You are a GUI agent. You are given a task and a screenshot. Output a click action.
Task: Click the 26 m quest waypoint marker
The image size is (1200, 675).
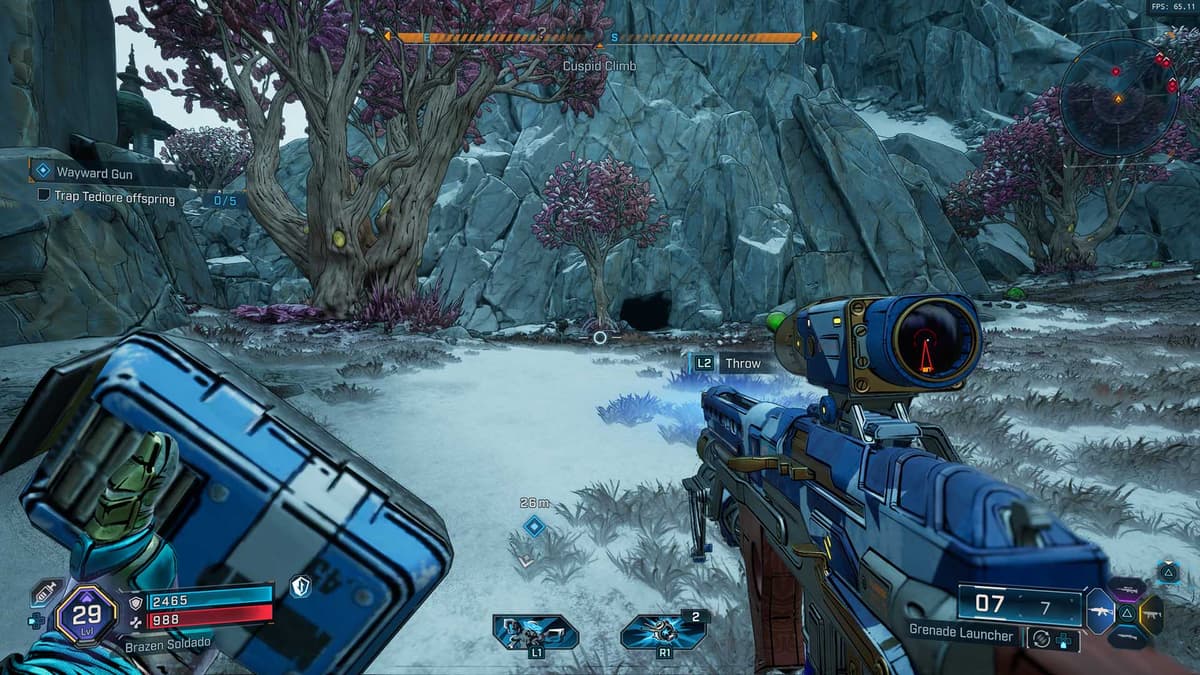click(x=534, y=526)
